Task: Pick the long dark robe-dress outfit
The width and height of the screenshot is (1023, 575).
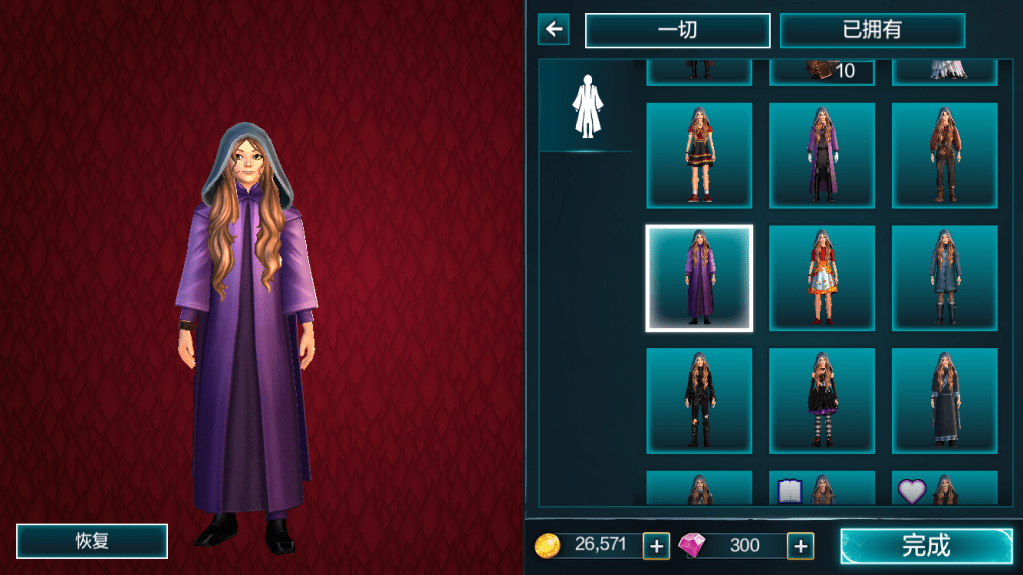Action: 944,400
